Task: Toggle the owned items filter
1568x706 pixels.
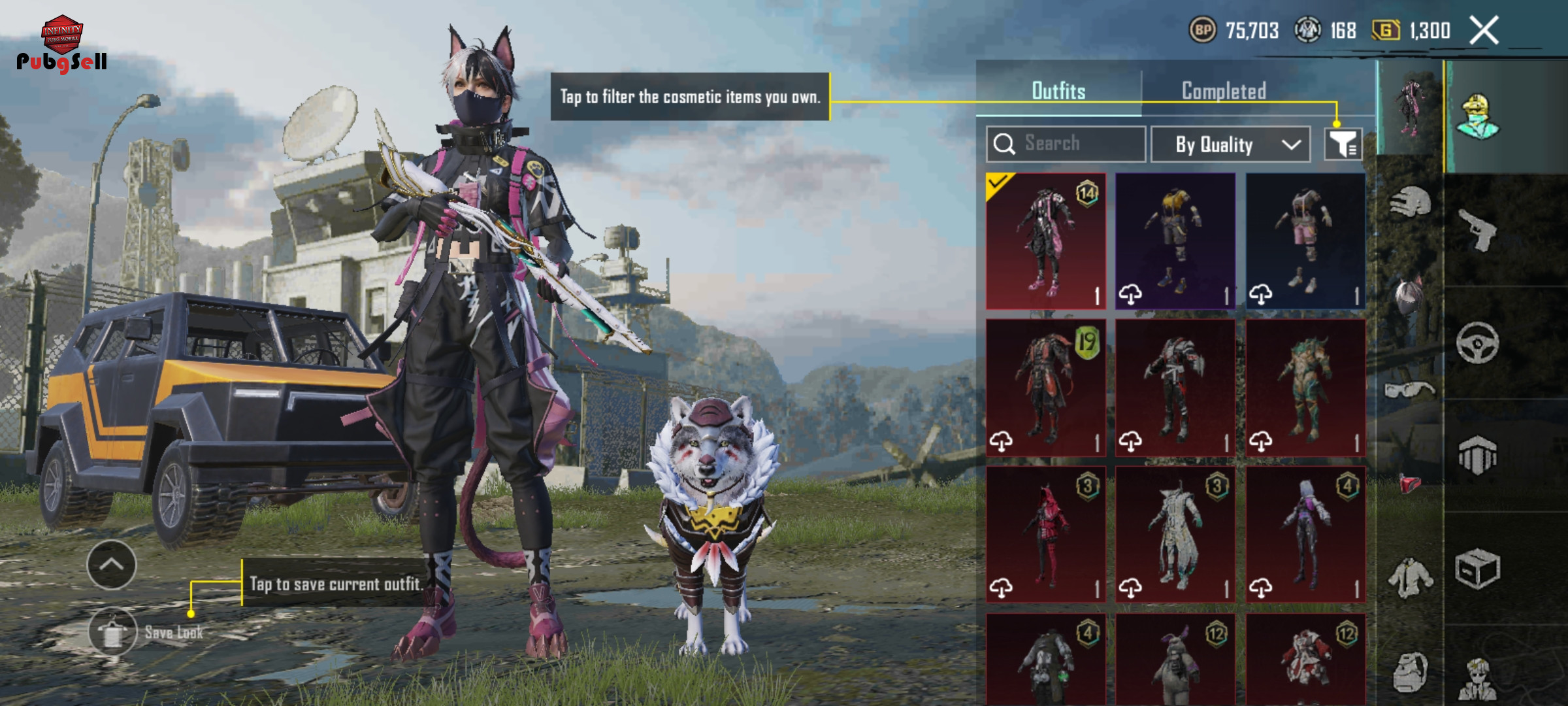Action: point(1343,144)
